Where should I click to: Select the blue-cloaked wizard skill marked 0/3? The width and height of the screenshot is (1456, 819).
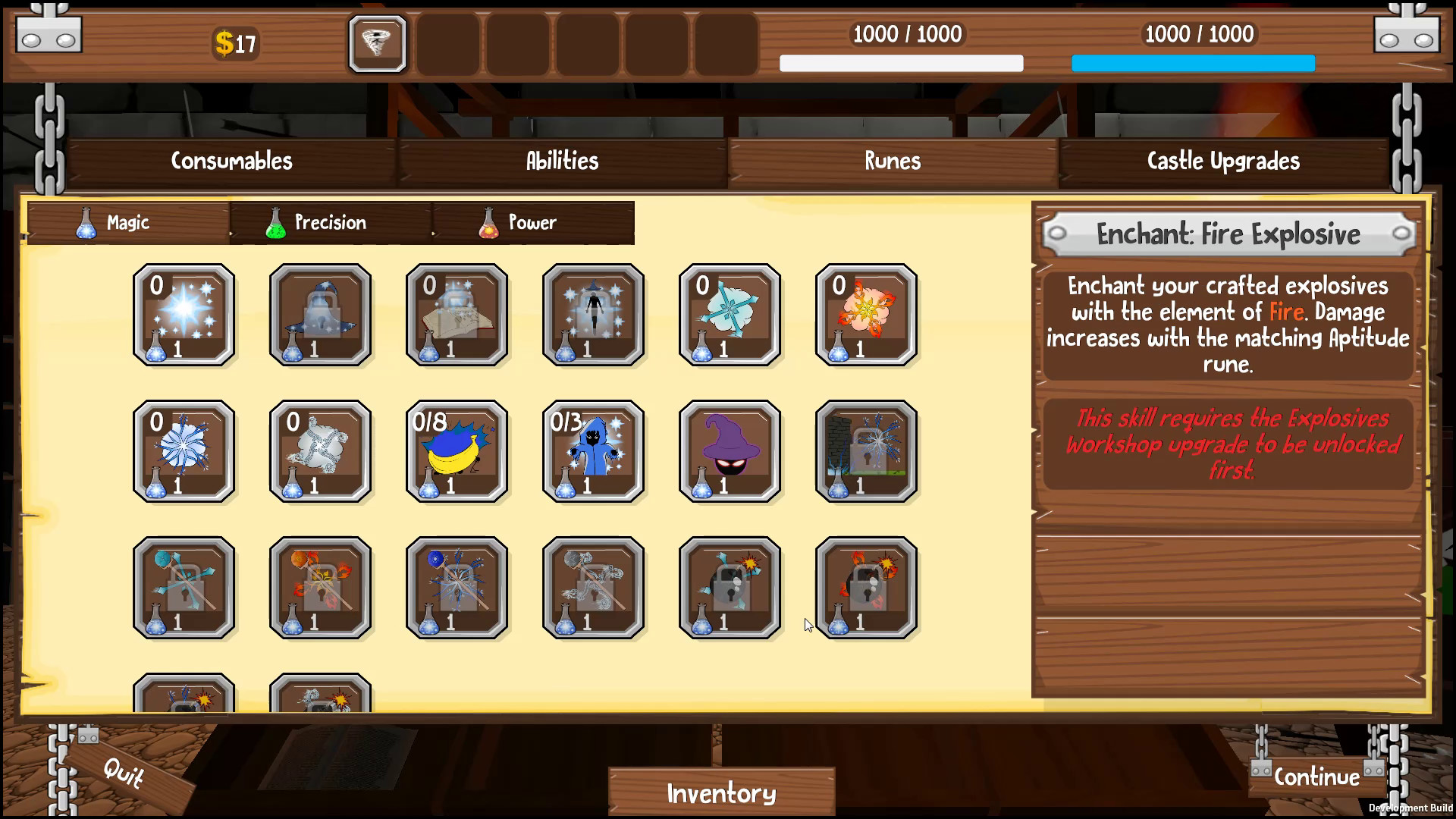(594, 451)
